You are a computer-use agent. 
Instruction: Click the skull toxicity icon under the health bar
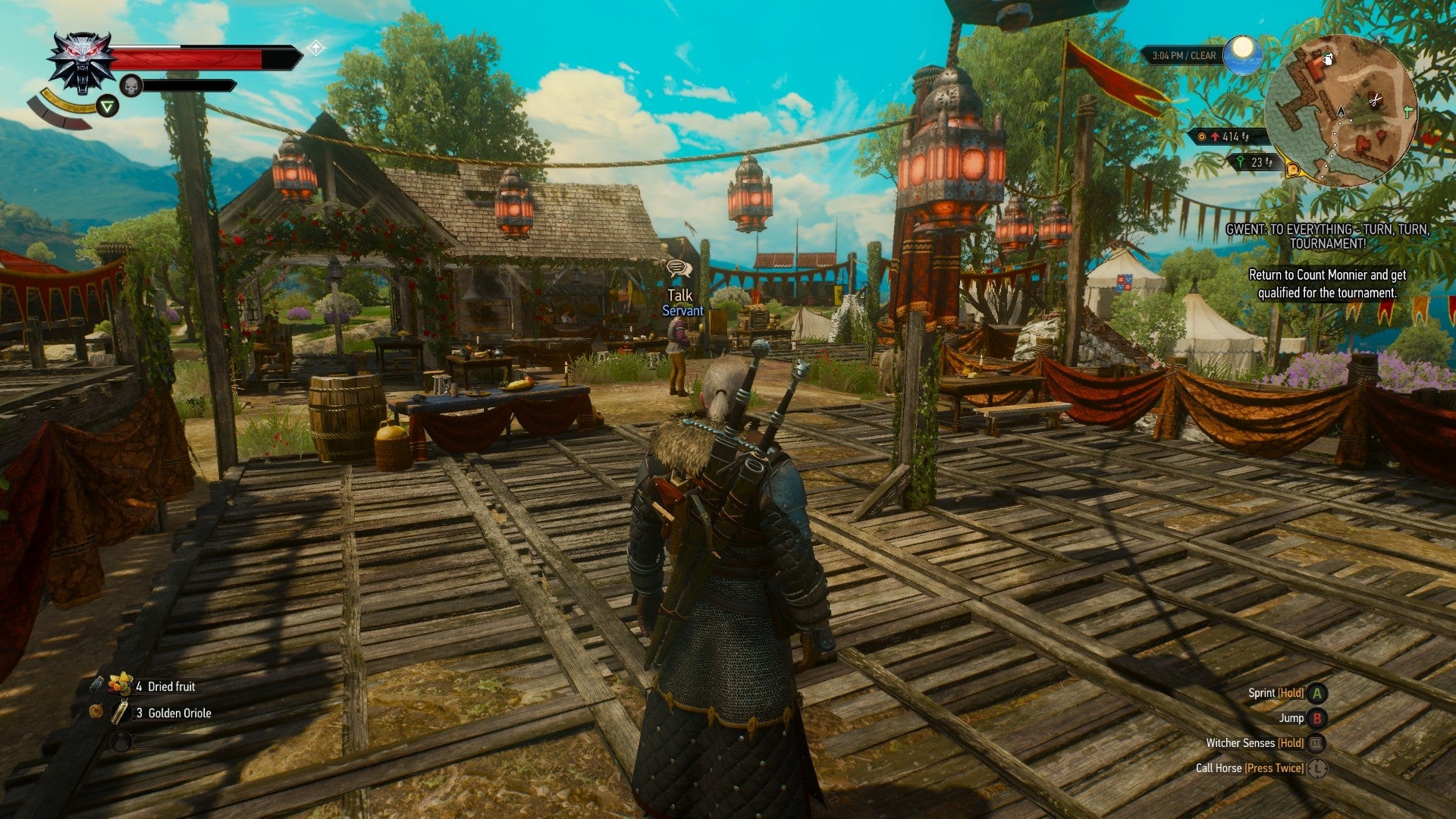coord(130,85)
